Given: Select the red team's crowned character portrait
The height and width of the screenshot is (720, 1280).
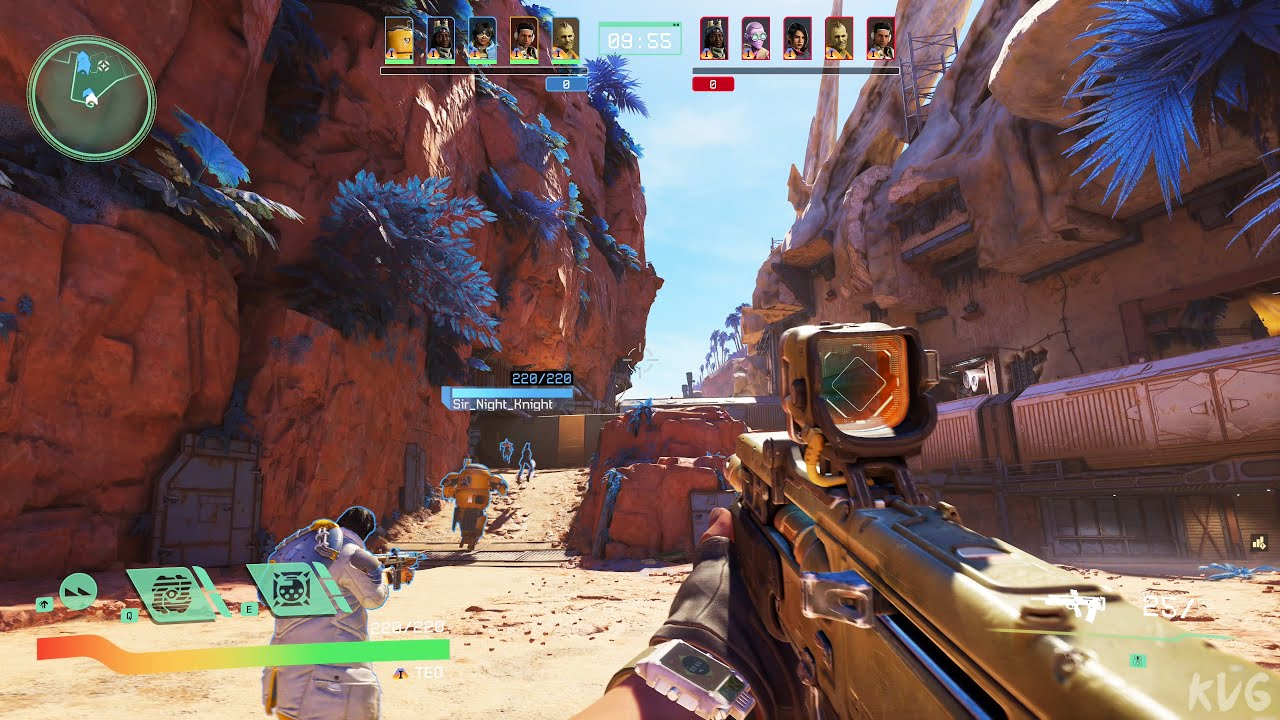Looking at the screenshot, I should pos(714,39).
